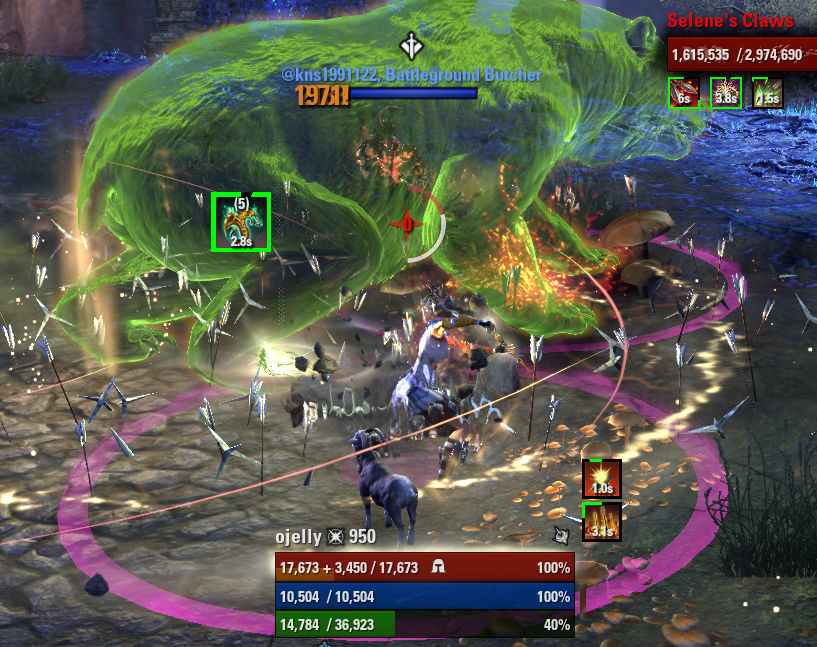The width and height of the screenshot is (817, 647).
Task: Click the golden dragon buff icon with 5 stacks
Action: 241,222
